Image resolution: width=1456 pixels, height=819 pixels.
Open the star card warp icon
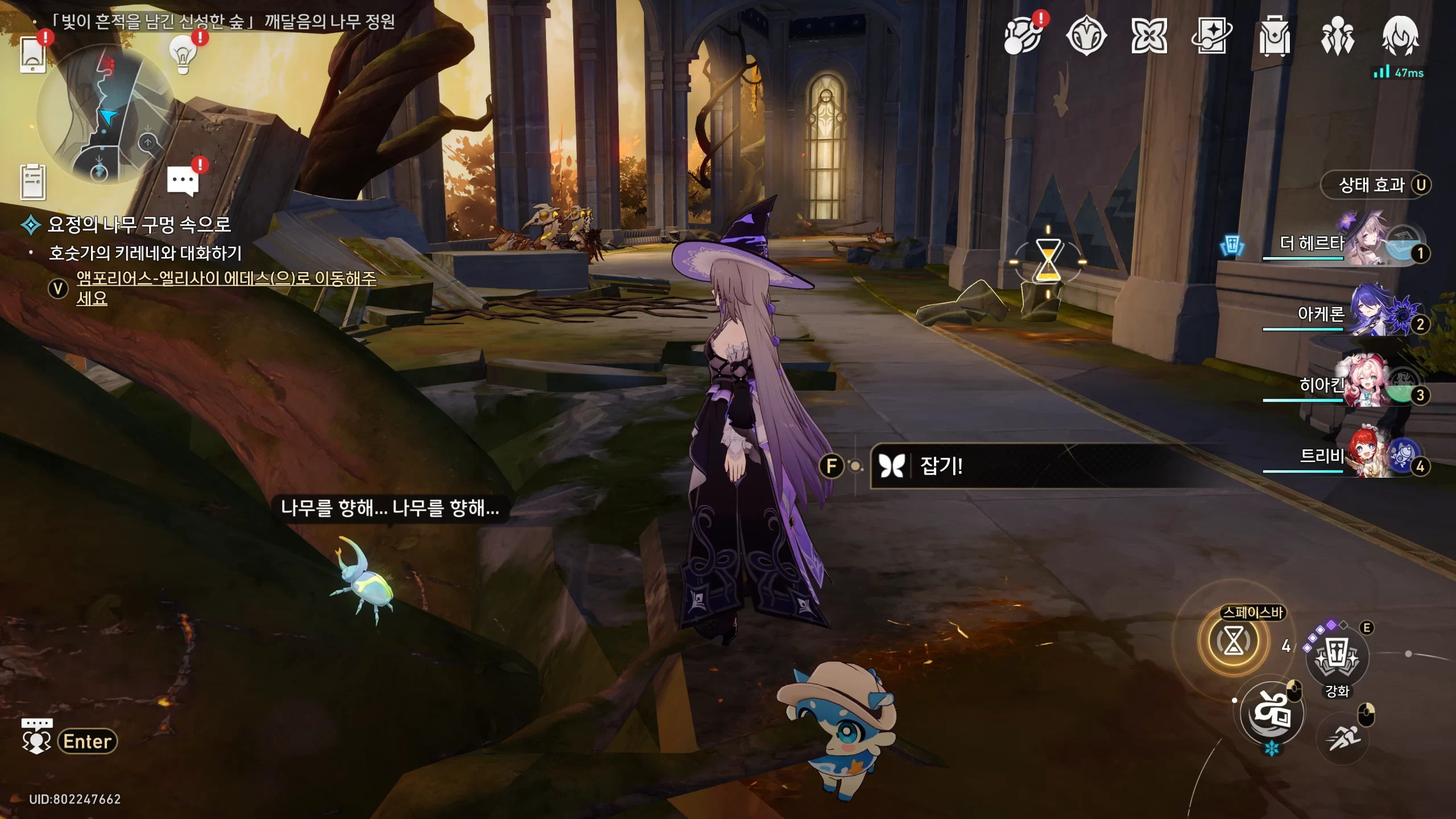pyautogui.click(x=1211, y=36)
